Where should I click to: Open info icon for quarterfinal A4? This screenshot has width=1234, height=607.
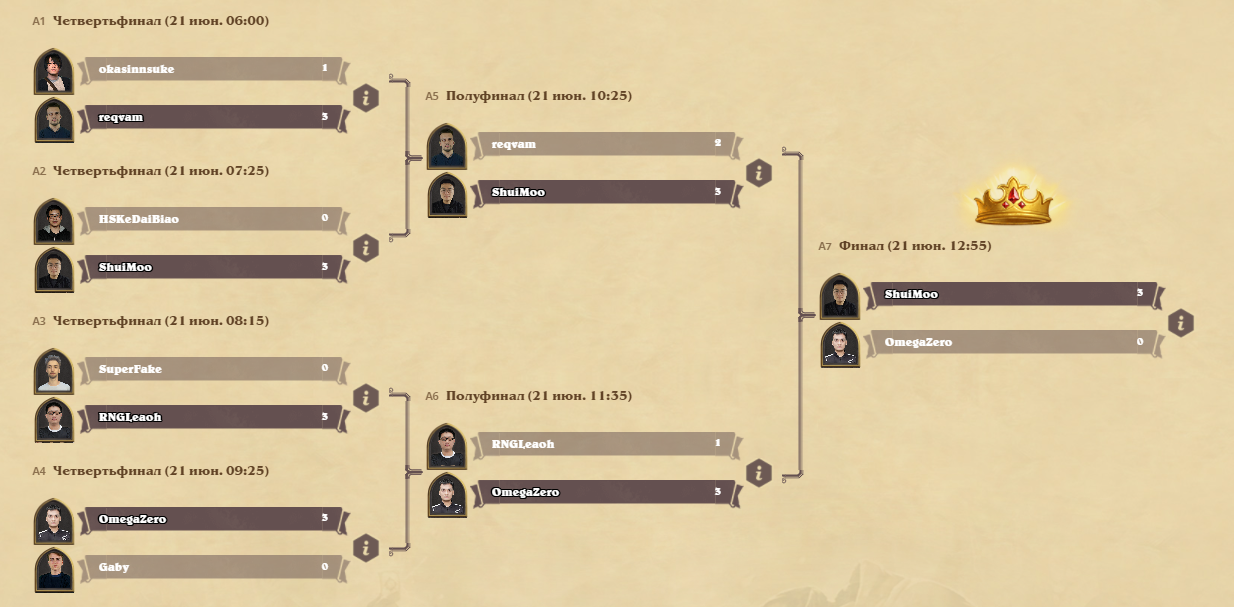(x=366, y=547)
